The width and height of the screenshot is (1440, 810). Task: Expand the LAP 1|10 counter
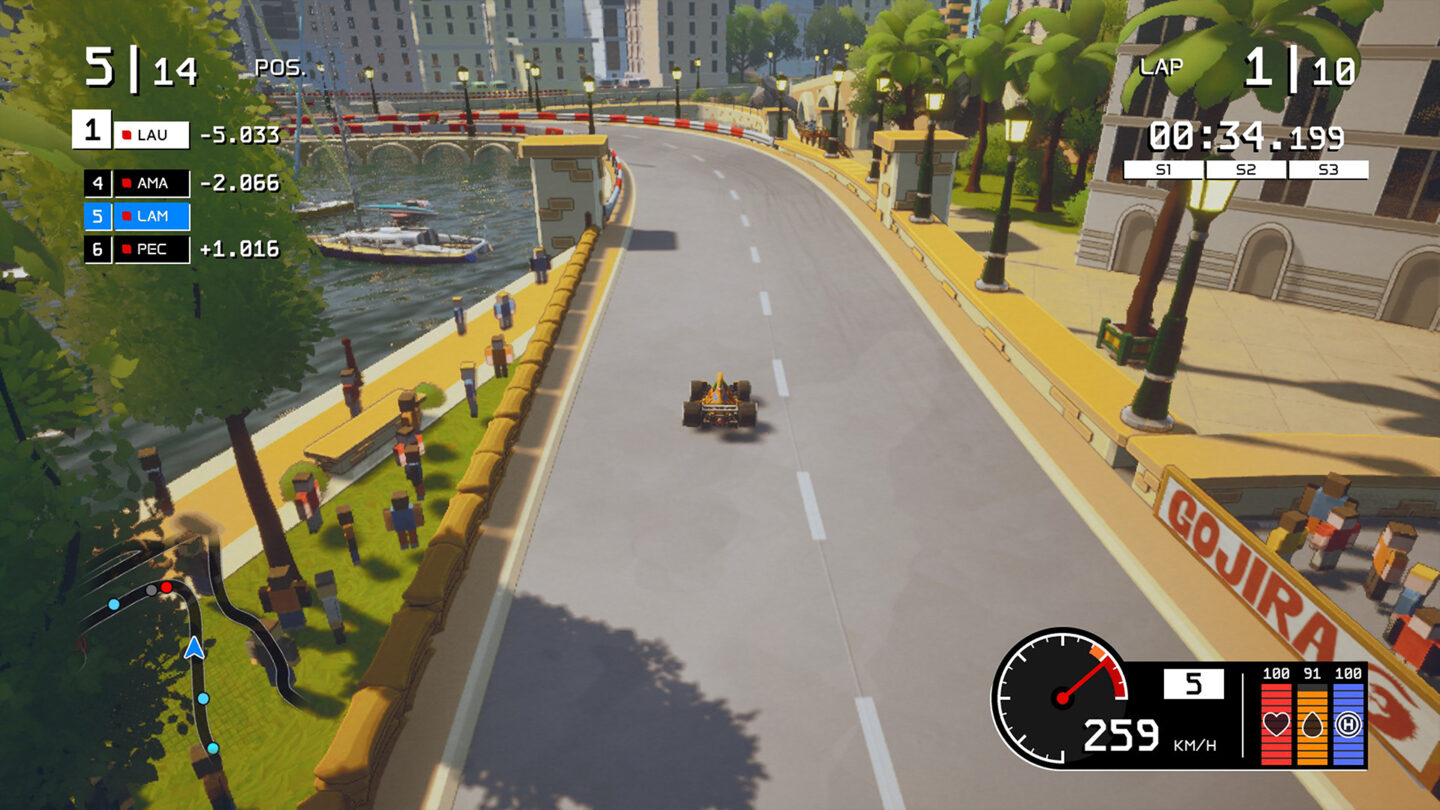tap(1255, 66)
